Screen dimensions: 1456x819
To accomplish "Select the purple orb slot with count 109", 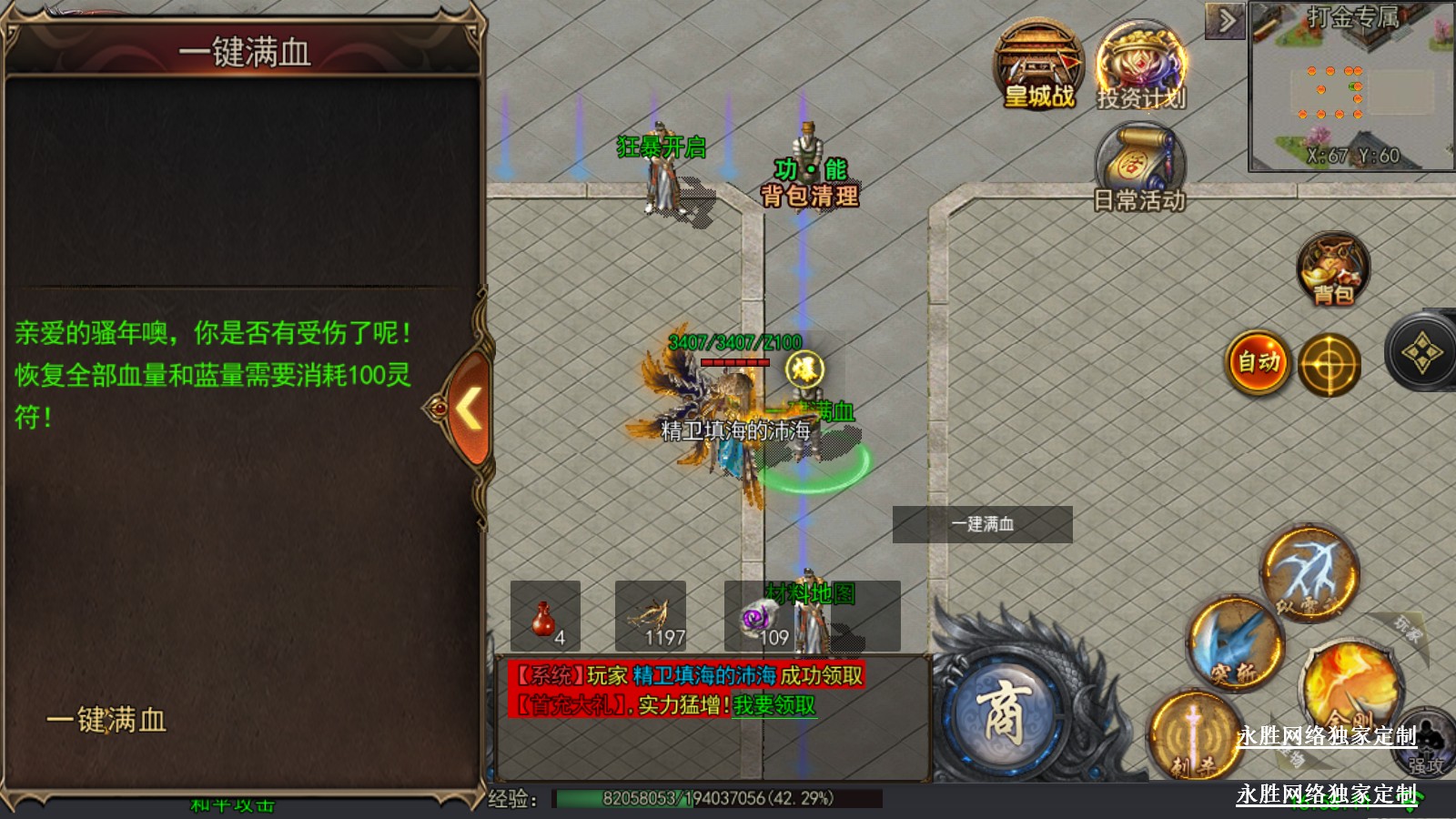I will 758,617.
